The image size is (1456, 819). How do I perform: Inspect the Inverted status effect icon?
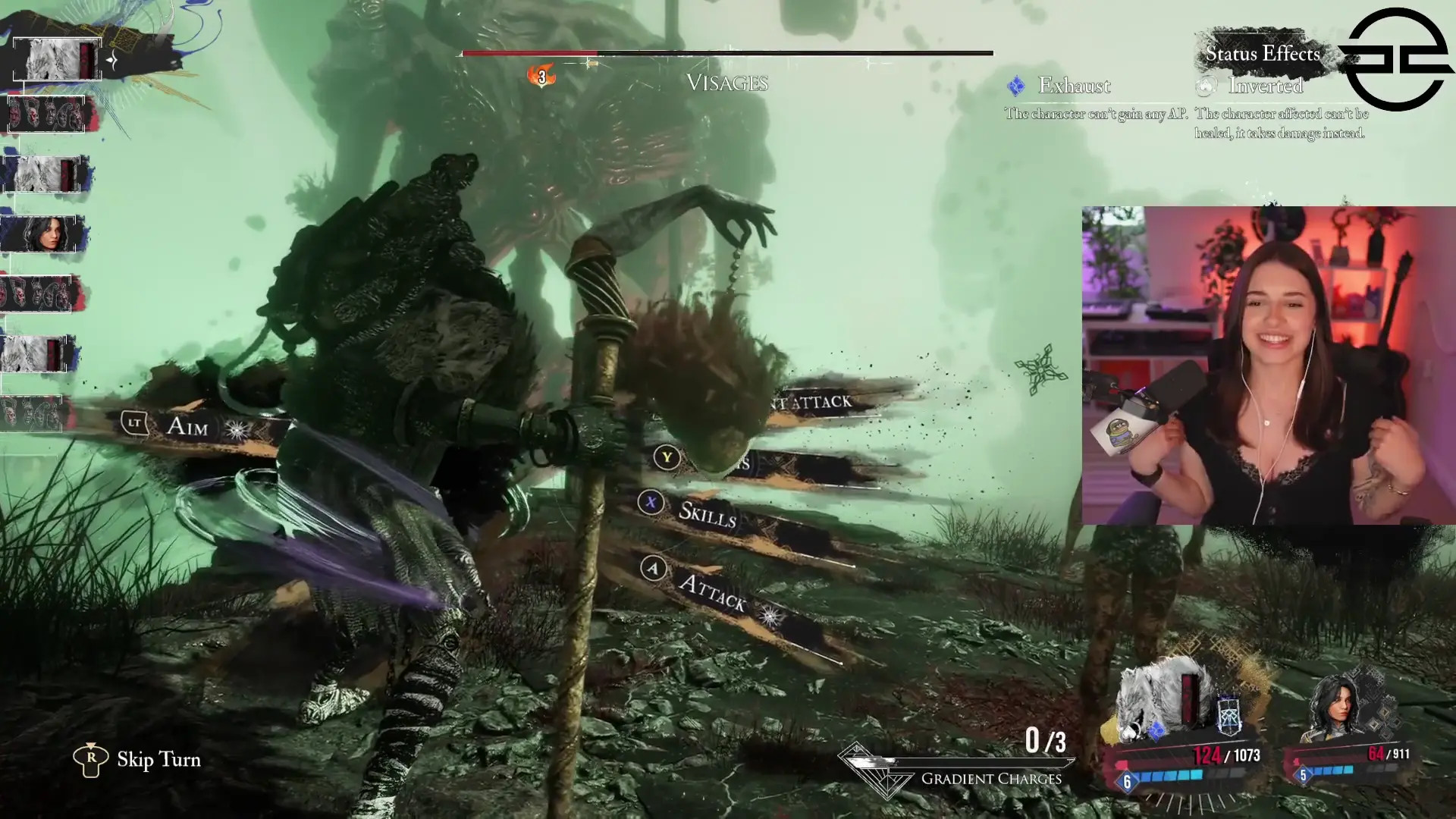point(1206,86)
